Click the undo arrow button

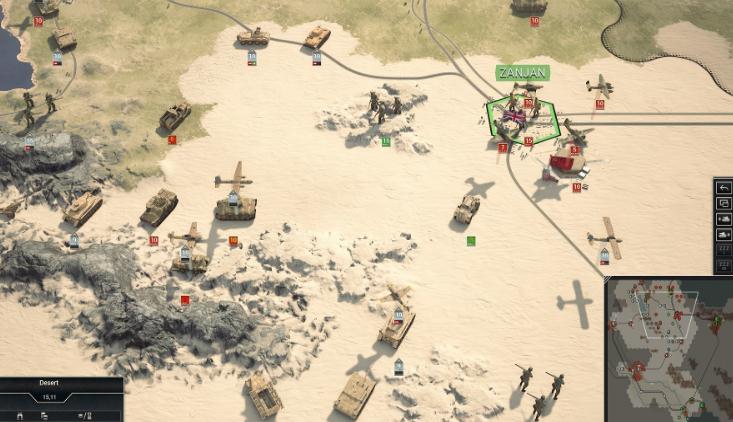click(x=724, y=188)
